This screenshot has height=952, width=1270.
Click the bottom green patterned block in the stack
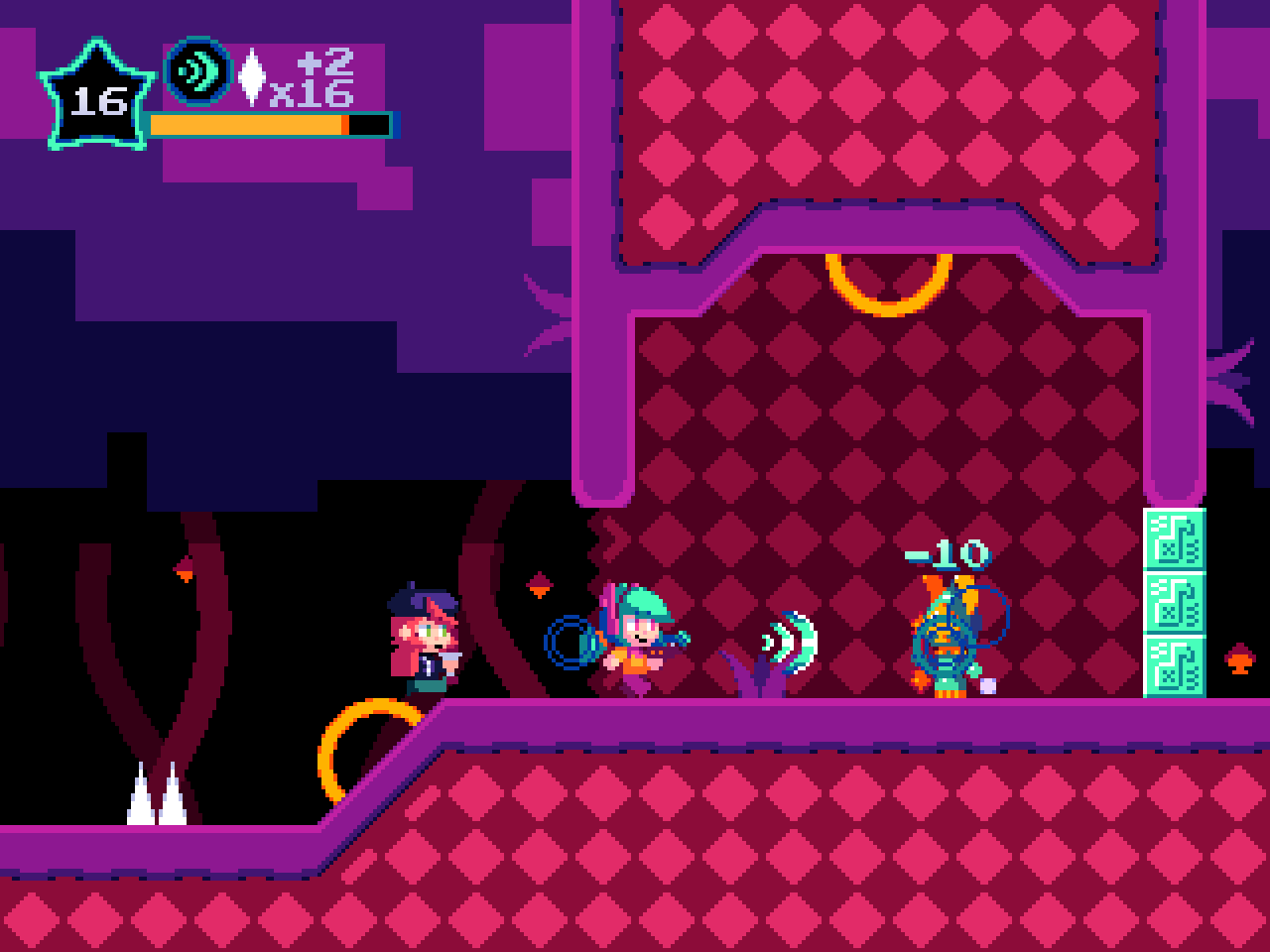[x=1174, y=662]
